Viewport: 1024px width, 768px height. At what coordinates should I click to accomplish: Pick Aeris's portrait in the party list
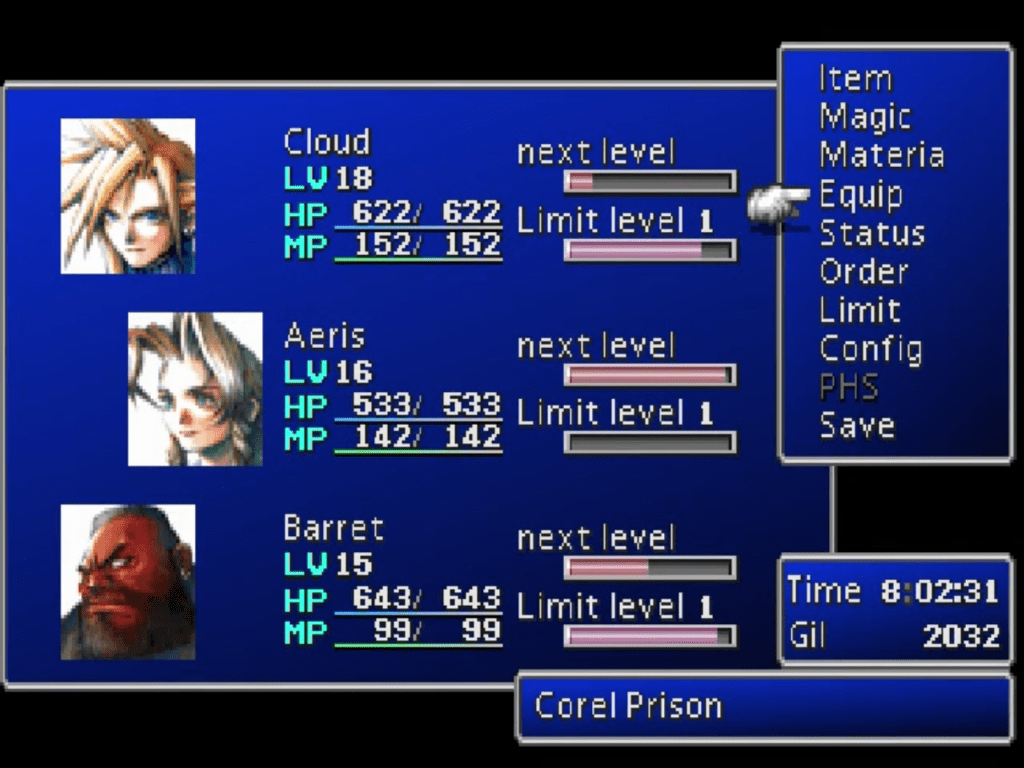click(x=195, y=389)
